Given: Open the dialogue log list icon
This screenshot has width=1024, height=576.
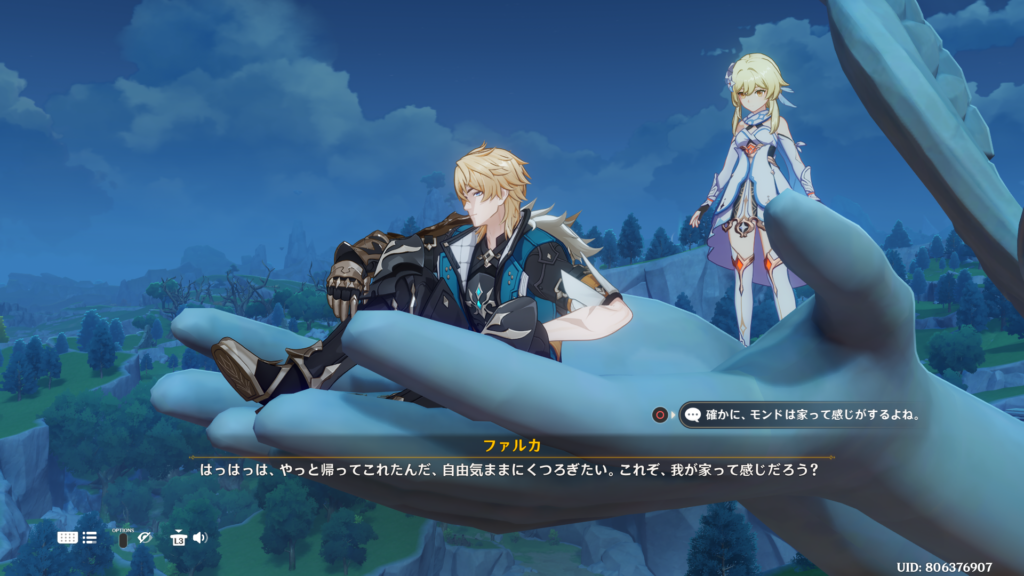Looking at the screenshot, I should point(90,537).
